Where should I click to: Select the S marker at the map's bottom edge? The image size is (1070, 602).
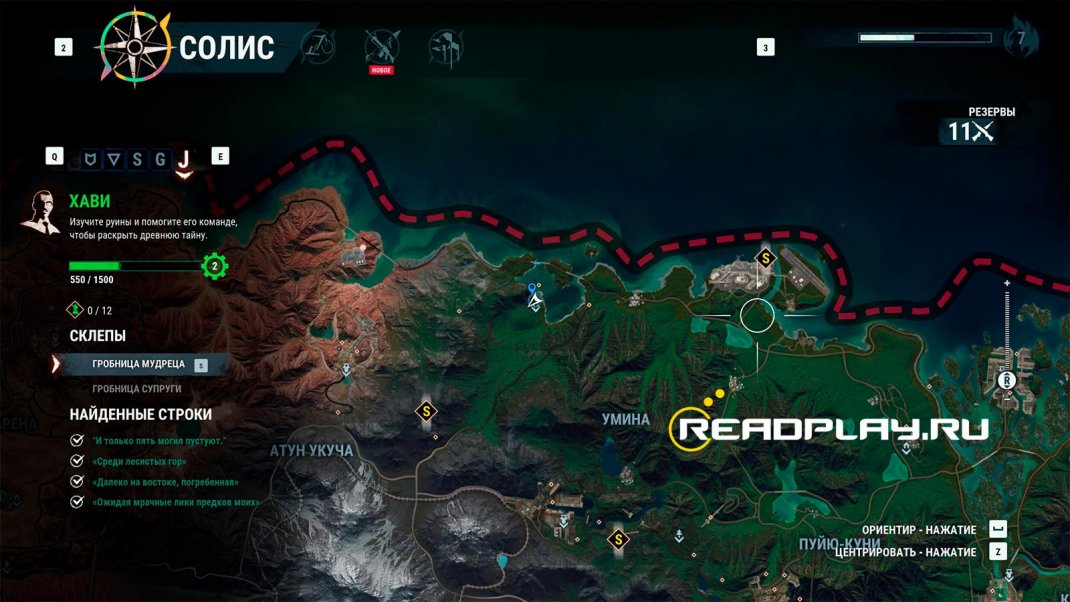click(x=619, y=540)
